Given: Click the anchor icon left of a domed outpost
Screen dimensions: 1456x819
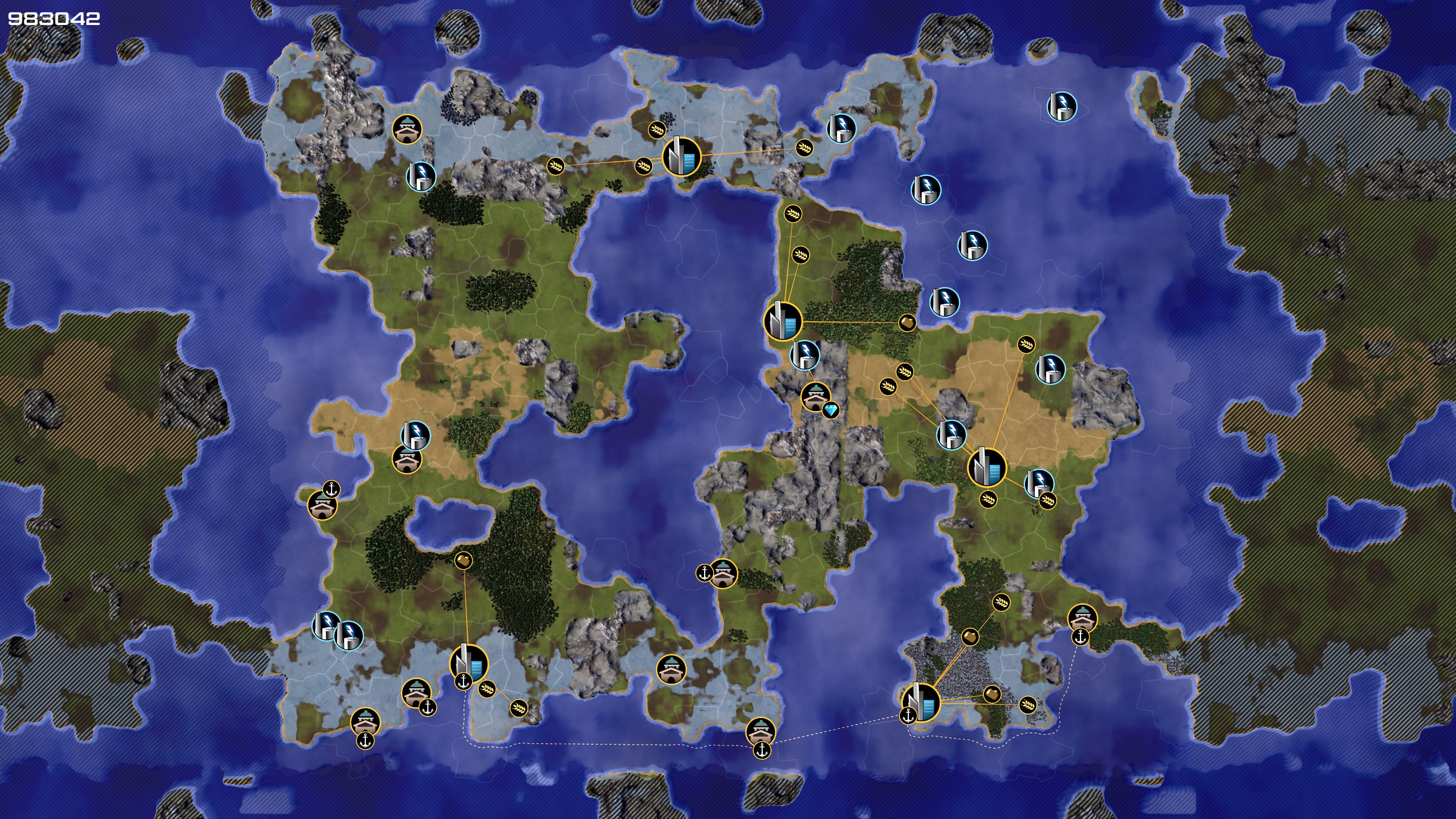Looking at the screenshot, I should coord(704,573).
